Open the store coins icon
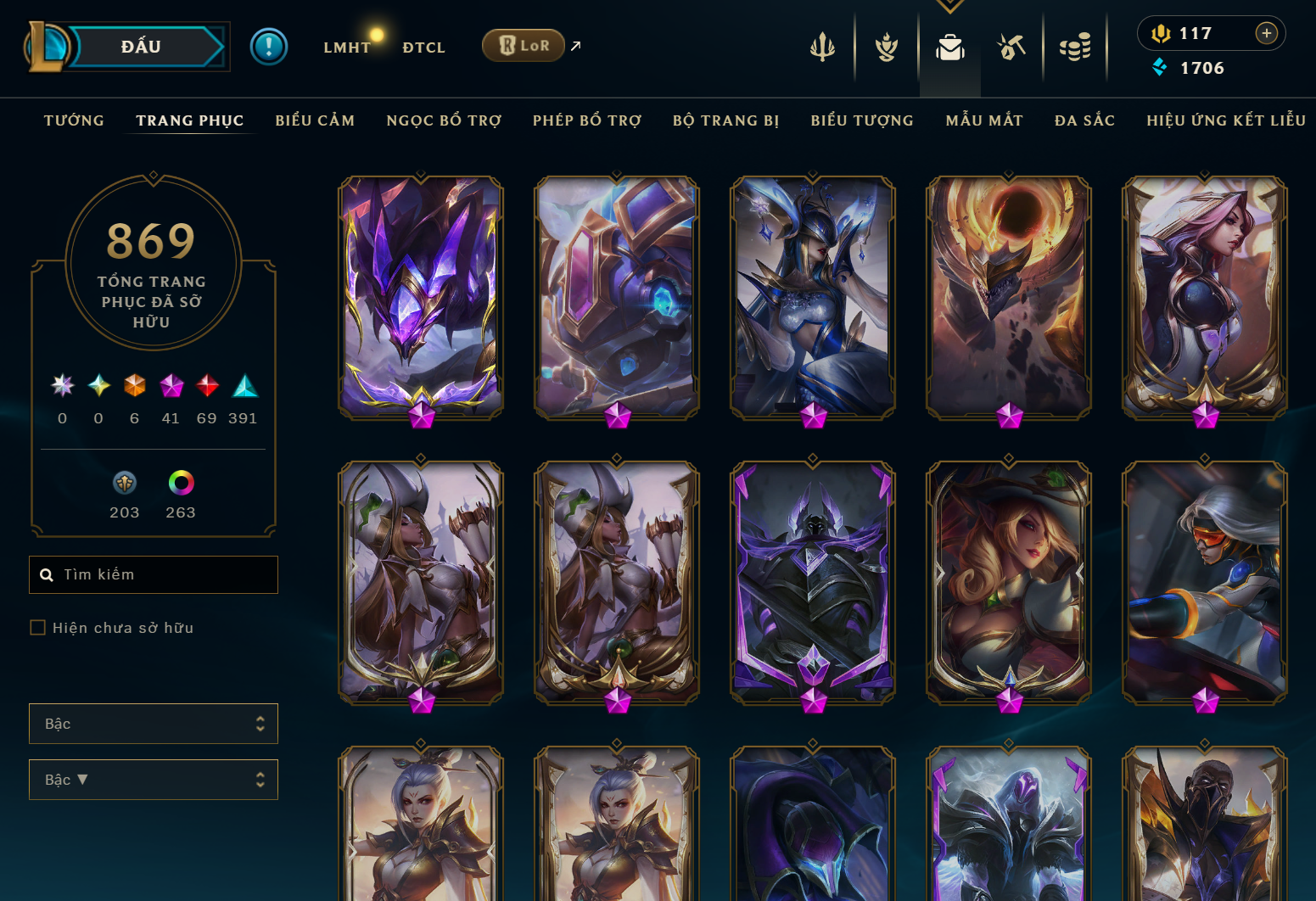This screenshot has height=901, width=1316. [x=1075, y=48]
